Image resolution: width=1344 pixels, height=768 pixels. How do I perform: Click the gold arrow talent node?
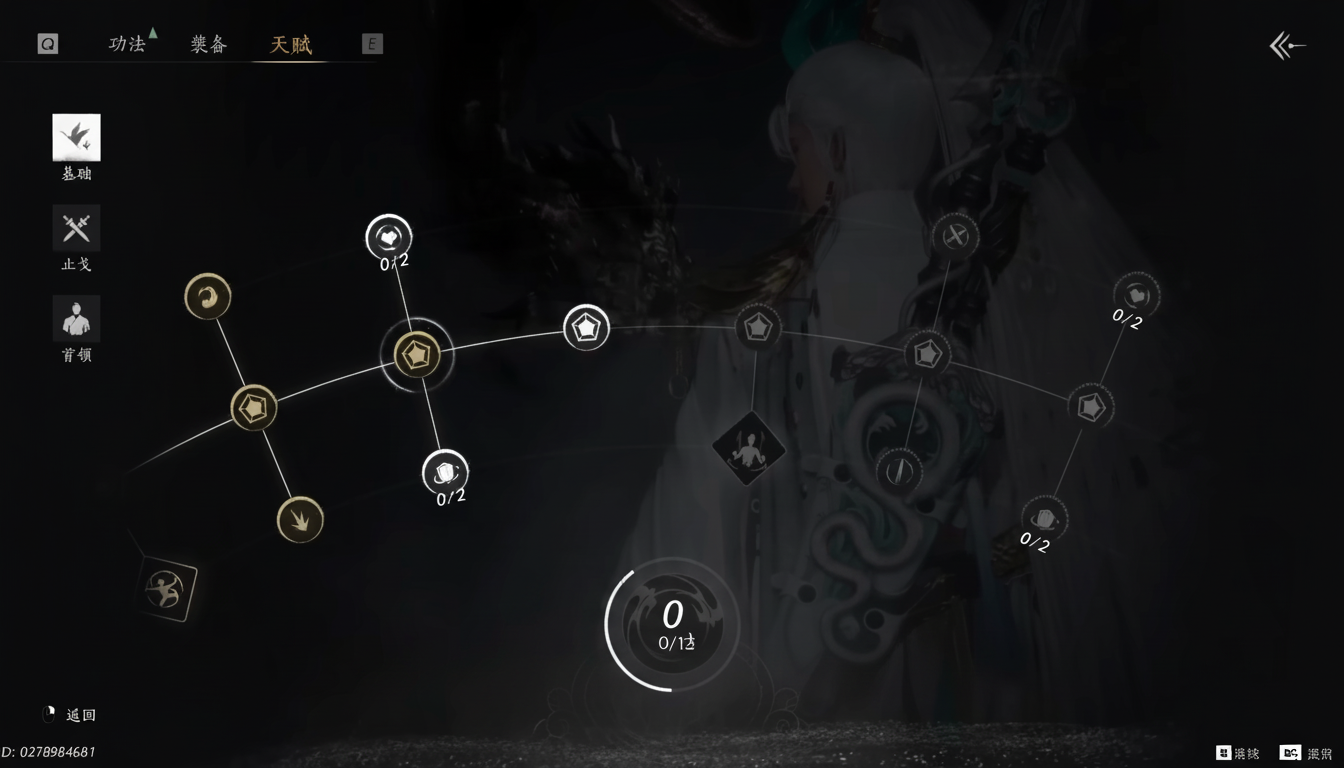299,520
